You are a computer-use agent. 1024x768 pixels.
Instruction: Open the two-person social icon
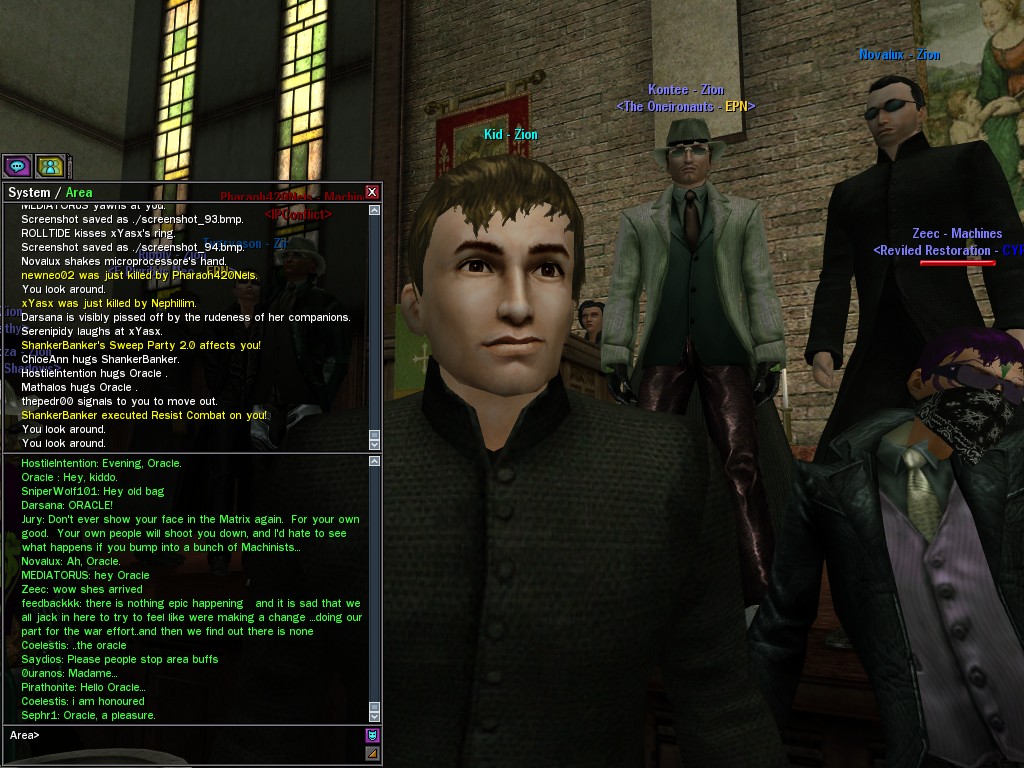[49, 166]
